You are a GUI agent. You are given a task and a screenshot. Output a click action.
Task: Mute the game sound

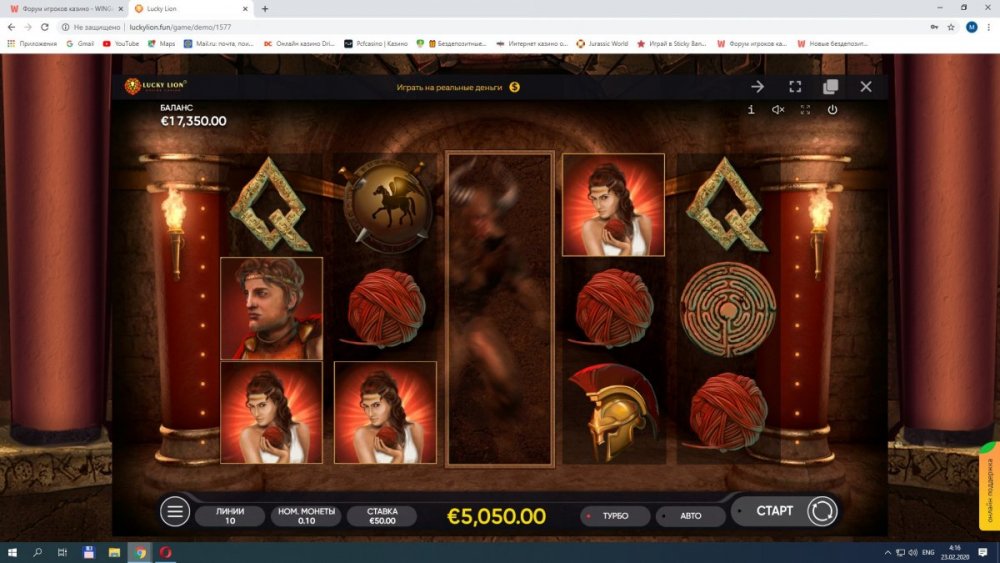click(778, 110)
